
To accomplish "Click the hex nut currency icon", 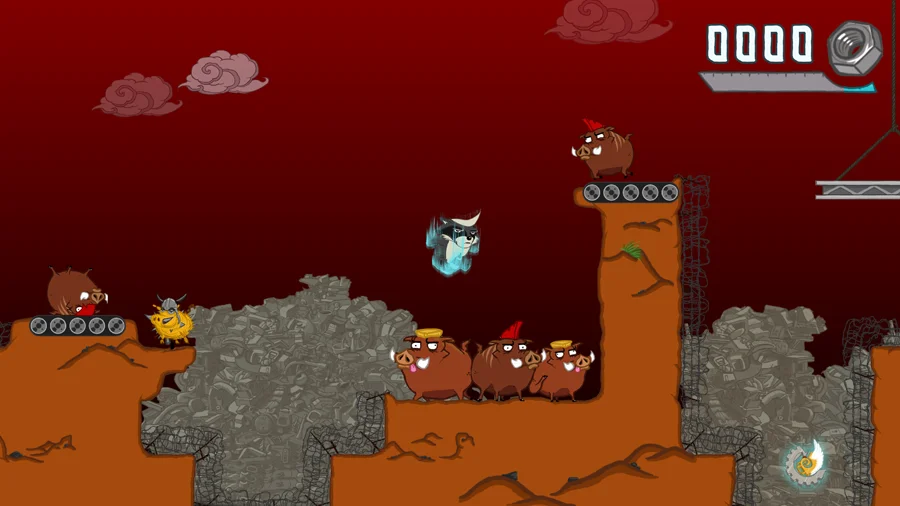I will [853, 46].
